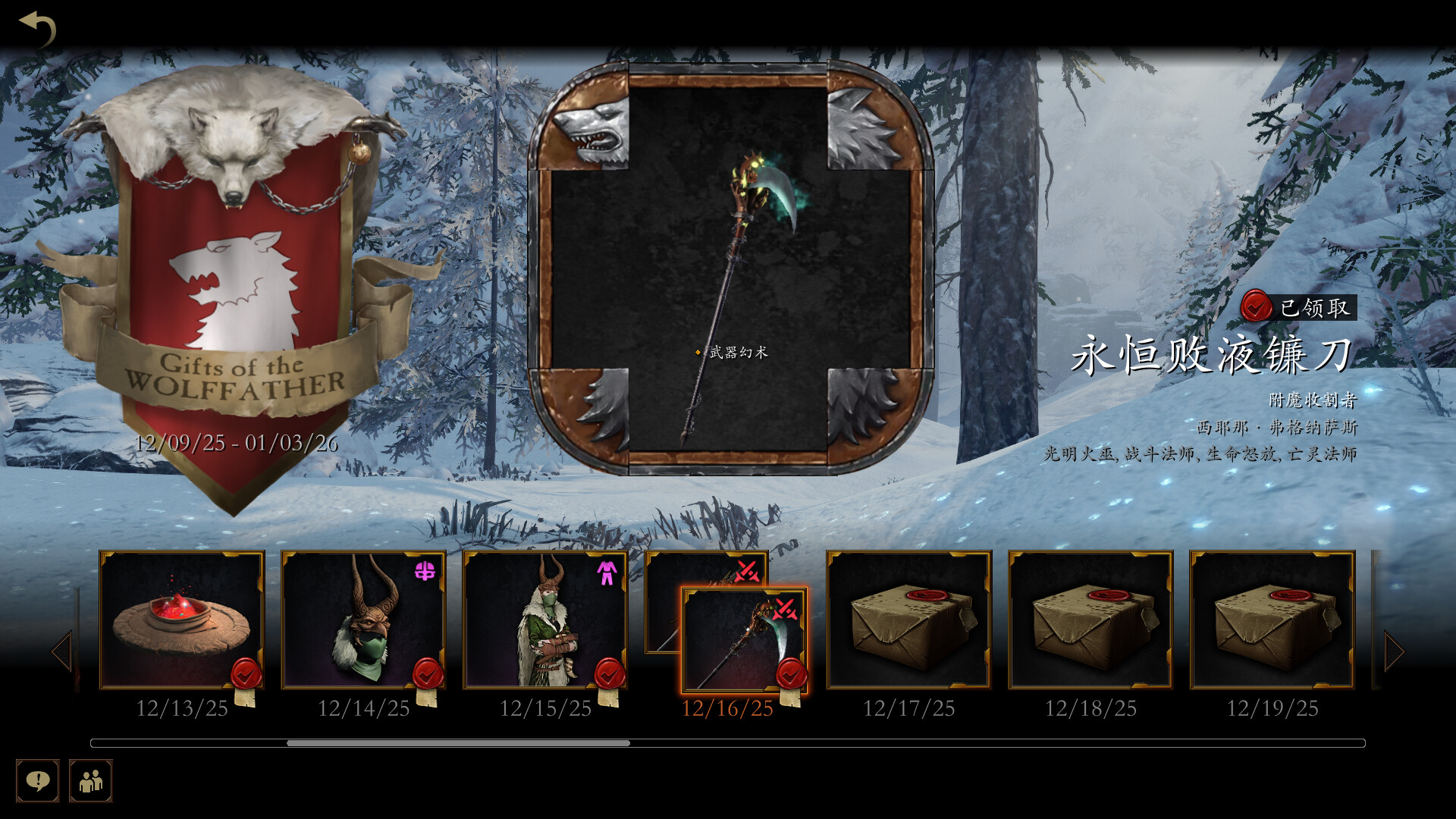The width and height of the screenshot is (1456, 819).
Task: Open the 12/15/25 green outfit reward
Action: [x=545, y=620]
